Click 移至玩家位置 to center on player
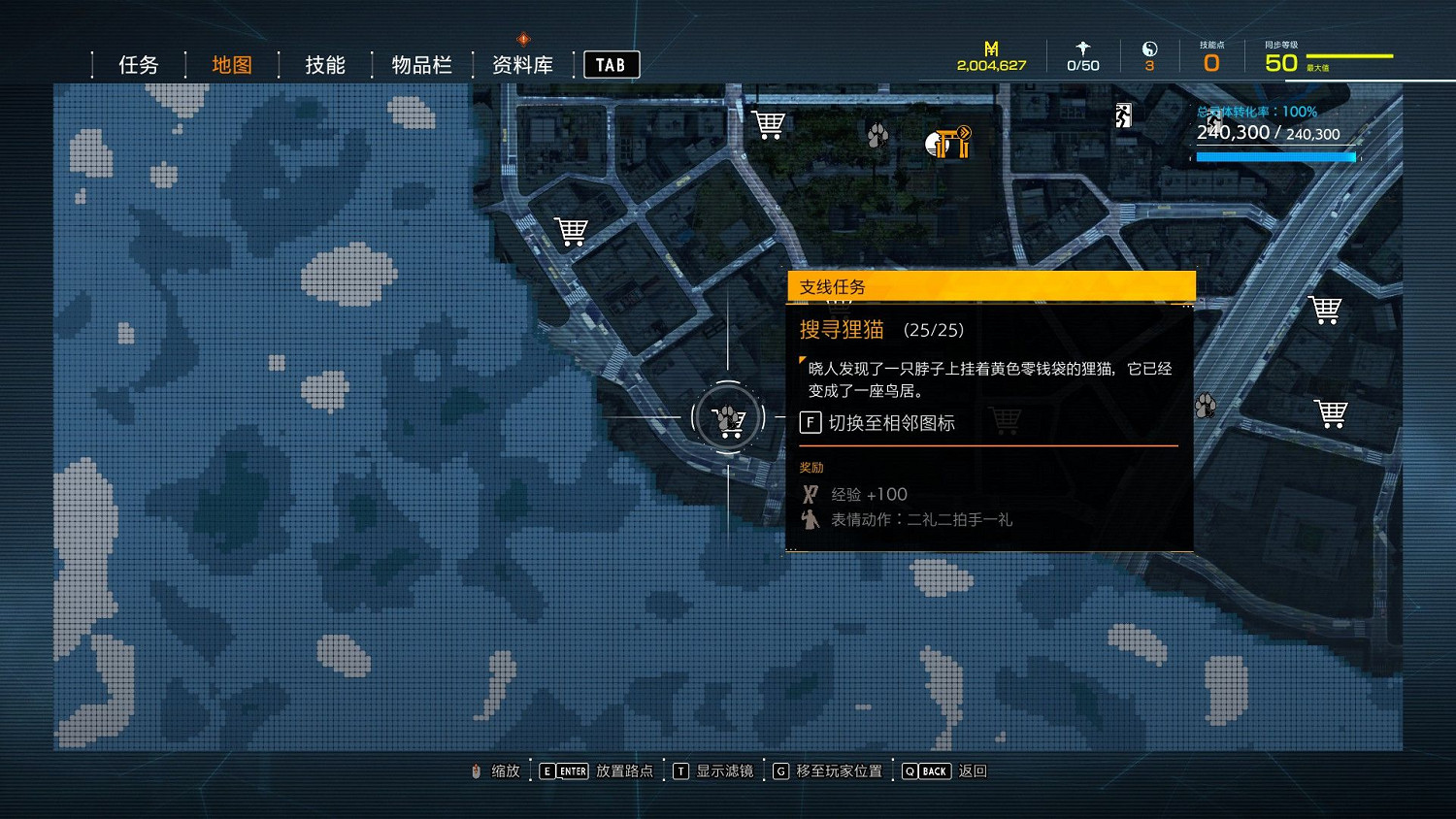1456x819 pixels. pos(842,770)
